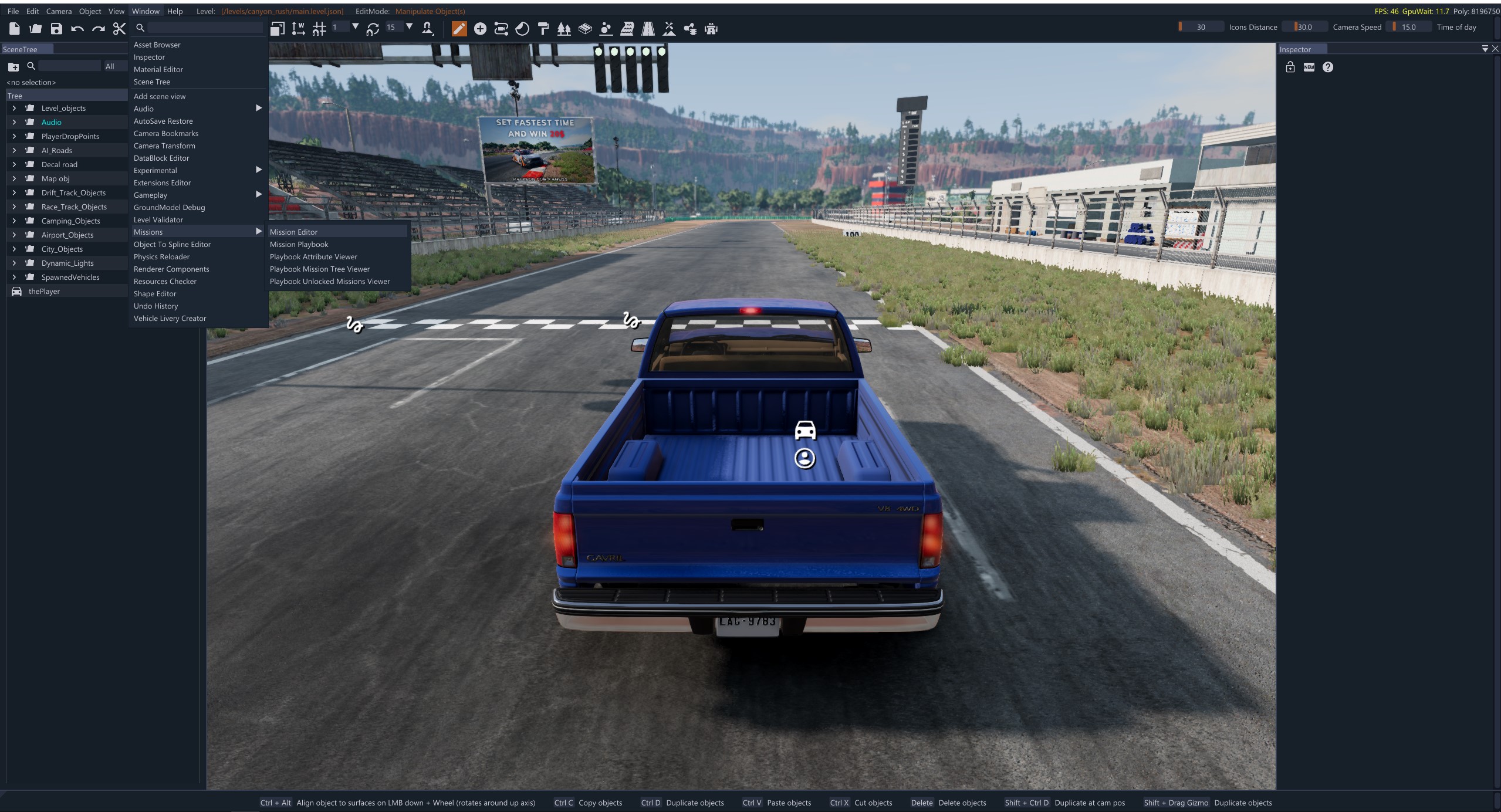Viewport: 1501px width, 812px height.
Task: Open the File menu
Action: pyautogui.click(x=13, y=11)
